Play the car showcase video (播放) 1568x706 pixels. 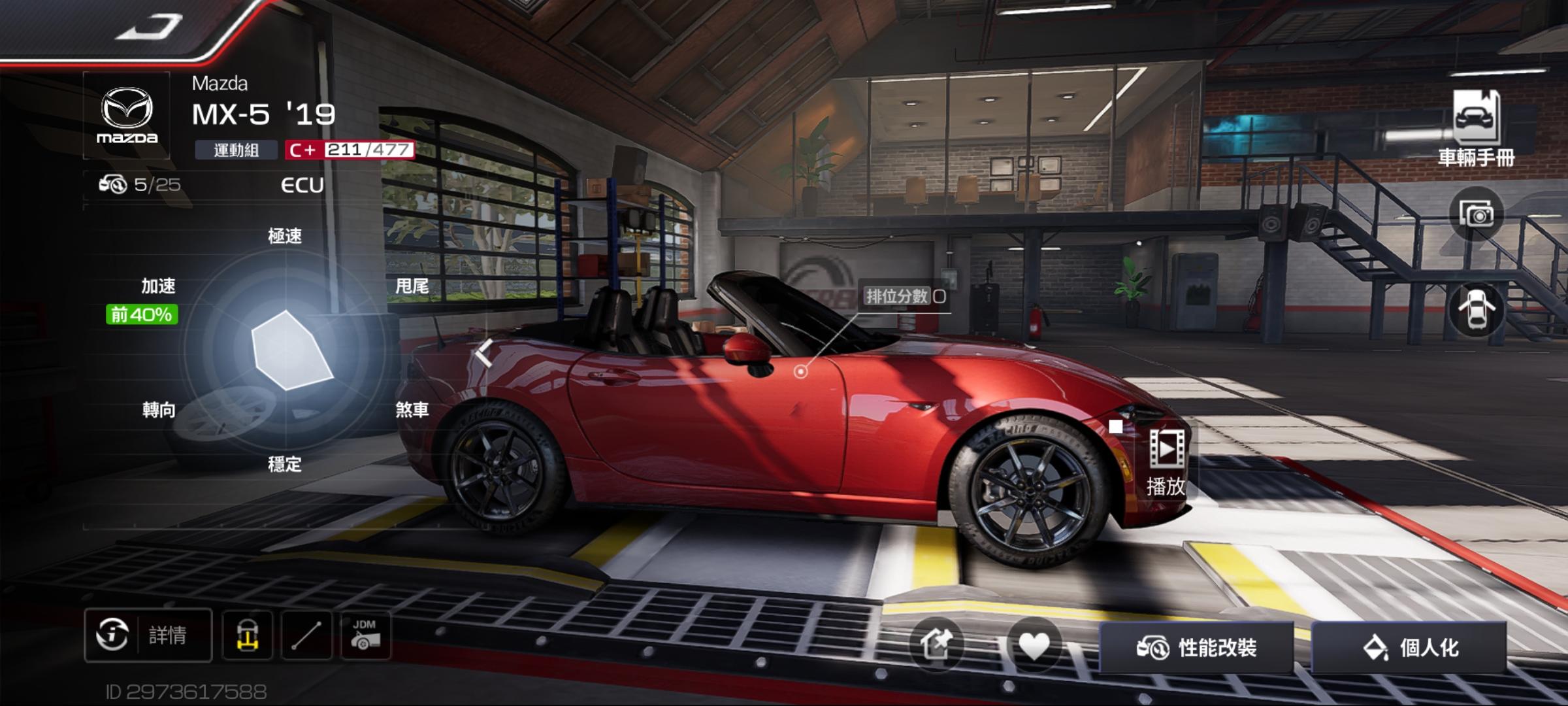[1166, 461]
